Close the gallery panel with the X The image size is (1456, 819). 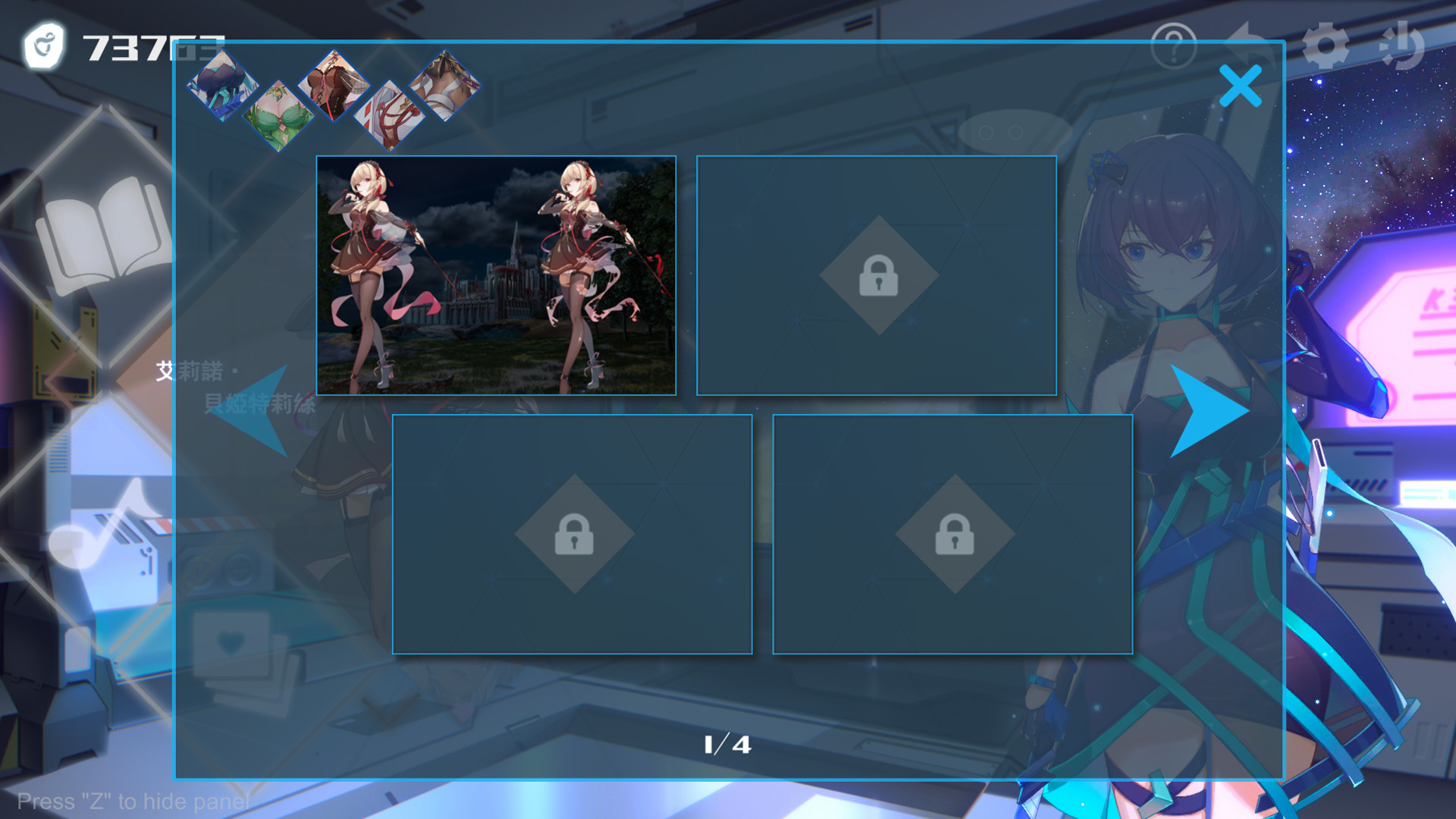(x=1241, y=85)
